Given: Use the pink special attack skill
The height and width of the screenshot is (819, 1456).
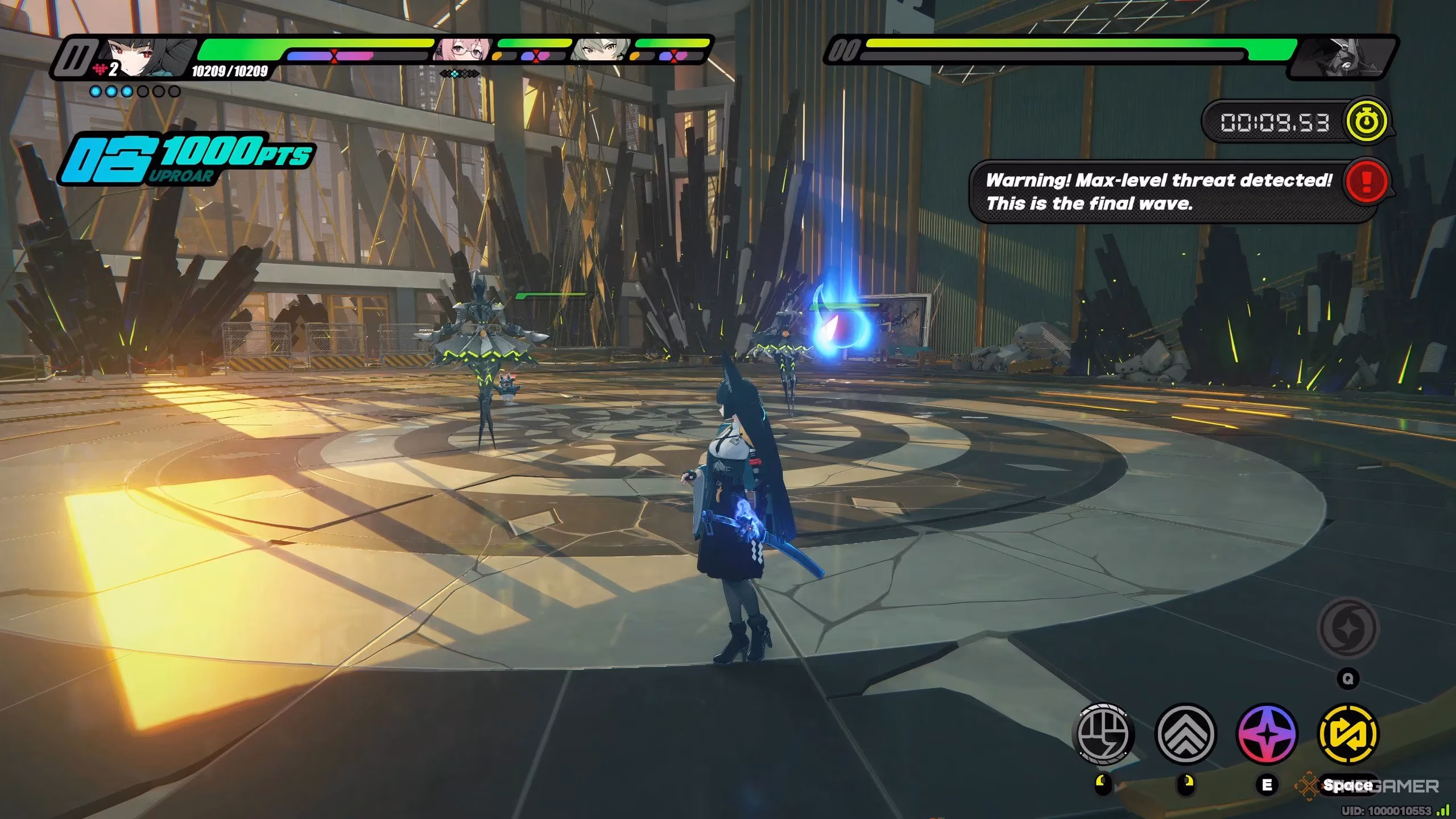Looking at the screenshot, I should coord(1267,734).
